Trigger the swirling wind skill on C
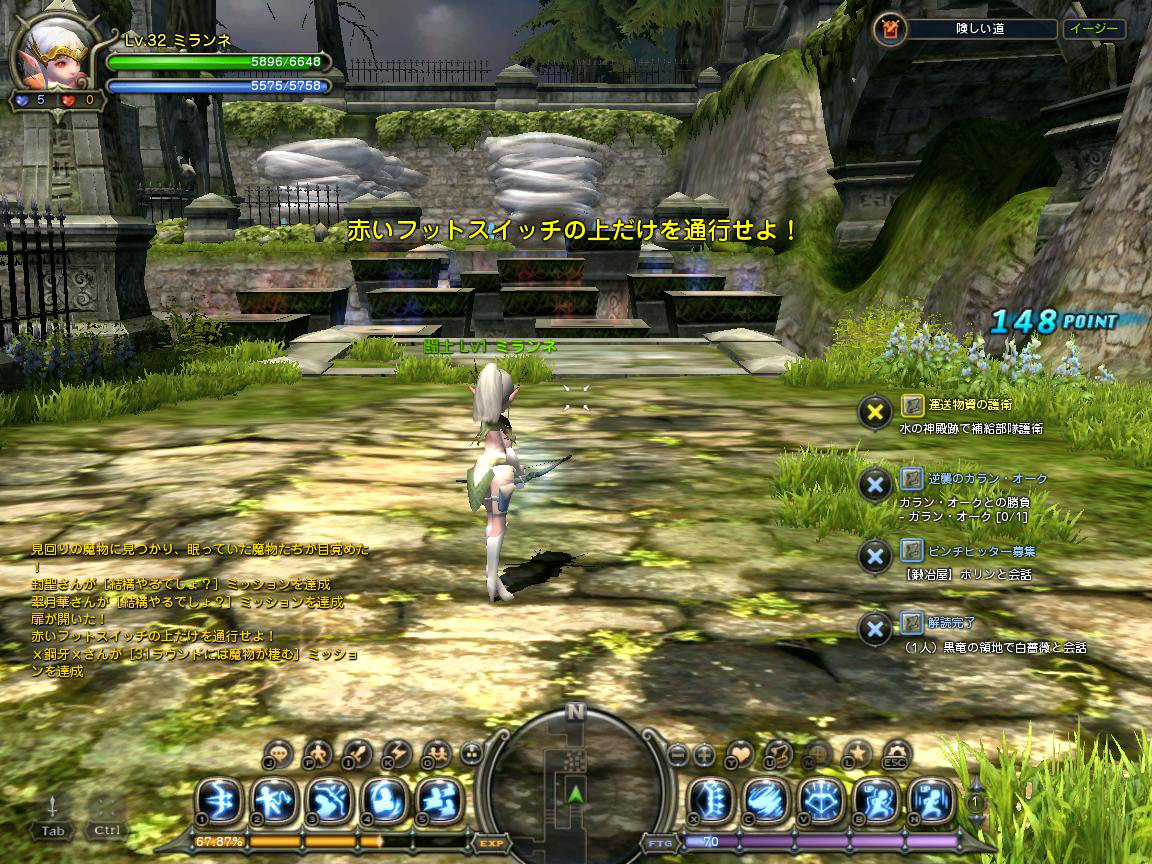Viewport: 1152px width, 864px height. 768,800
